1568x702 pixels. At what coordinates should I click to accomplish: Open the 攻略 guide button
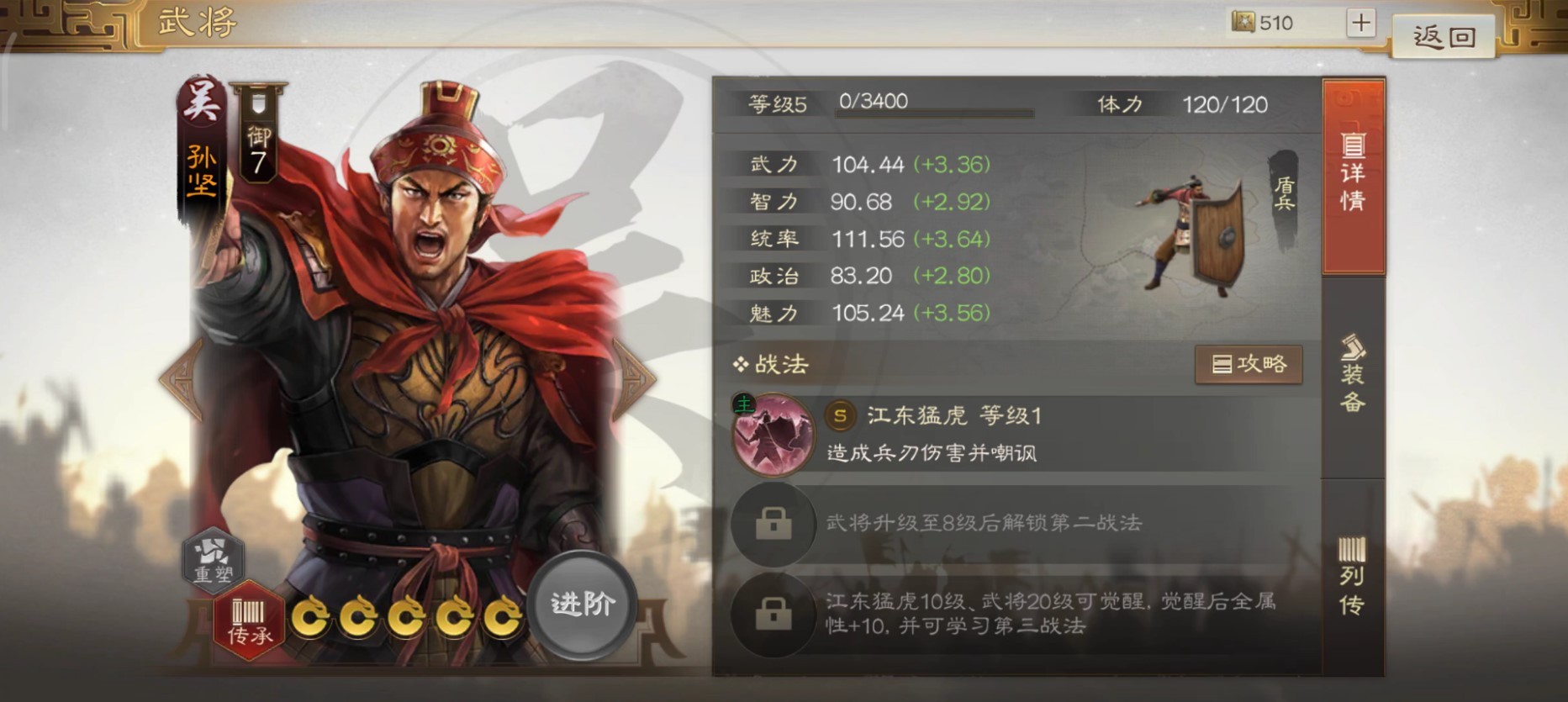click(1249, 365)
